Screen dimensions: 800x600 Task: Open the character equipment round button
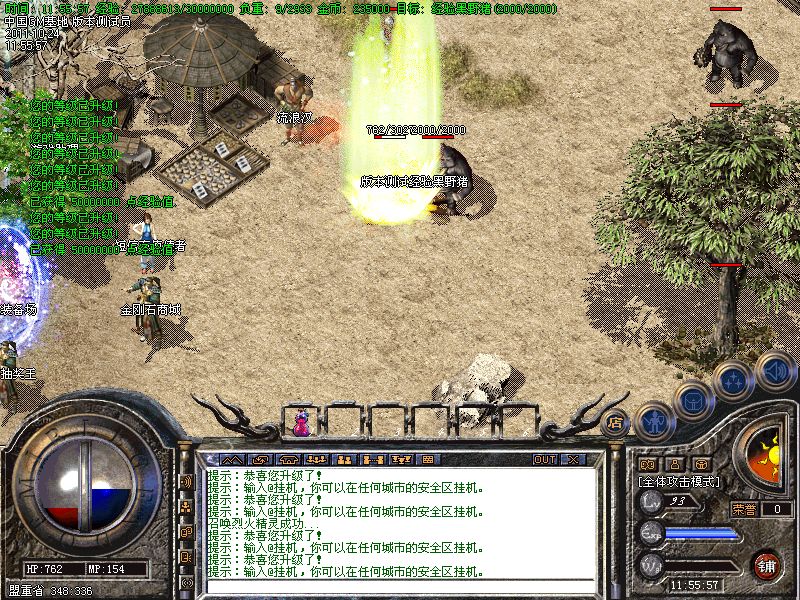coord(654,420)
